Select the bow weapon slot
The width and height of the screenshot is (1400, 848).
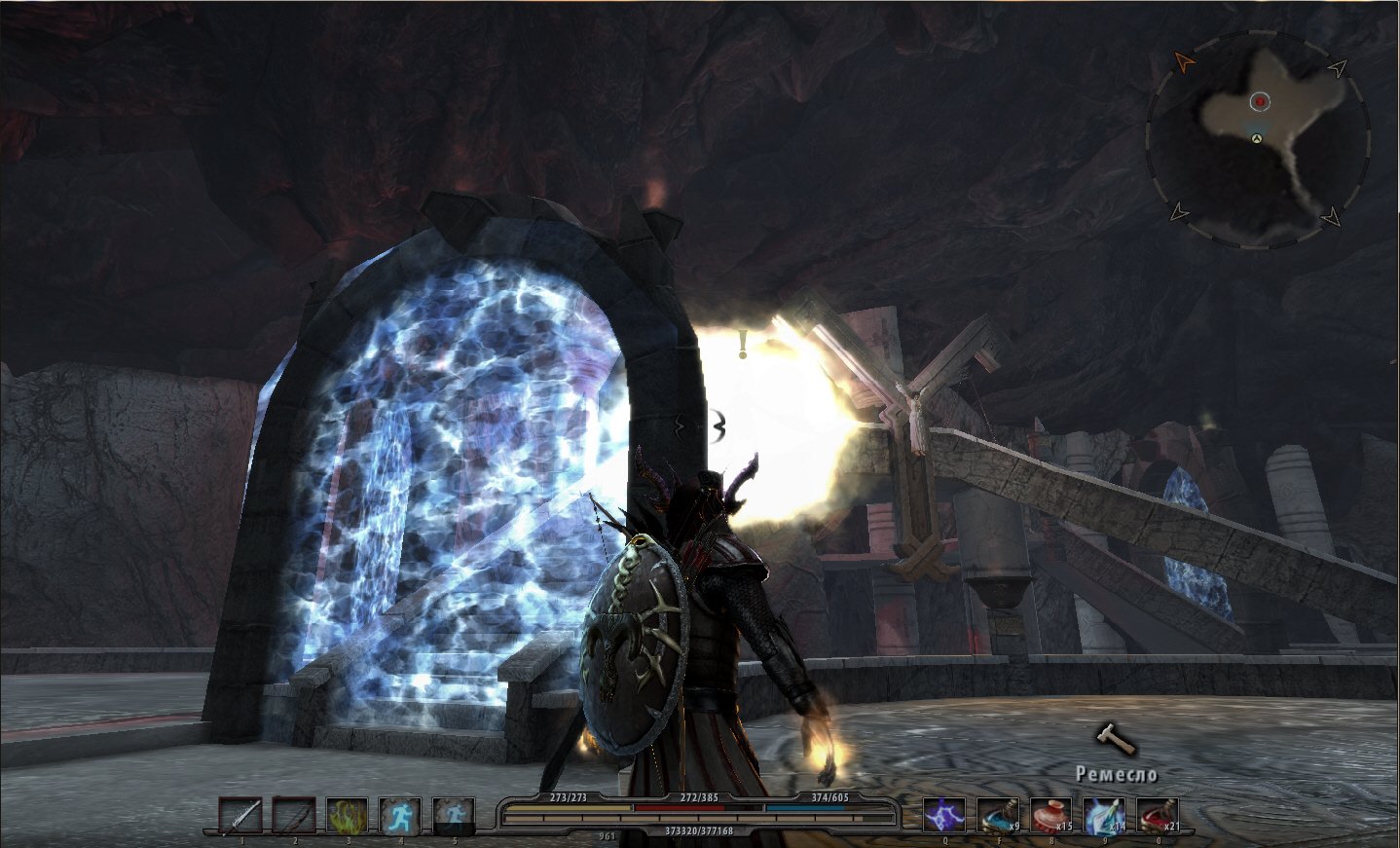pos(293,816)
